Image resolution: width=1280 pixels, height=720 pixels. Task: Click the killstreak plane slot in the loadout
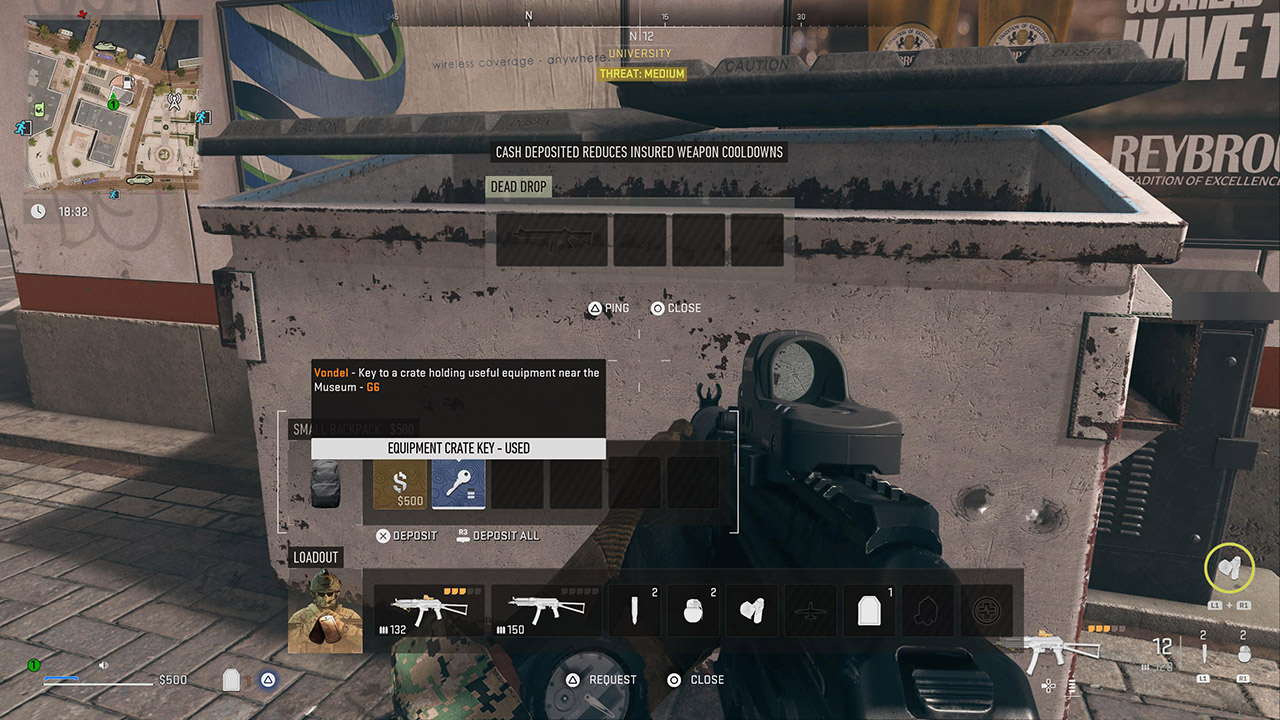point(810,610)
